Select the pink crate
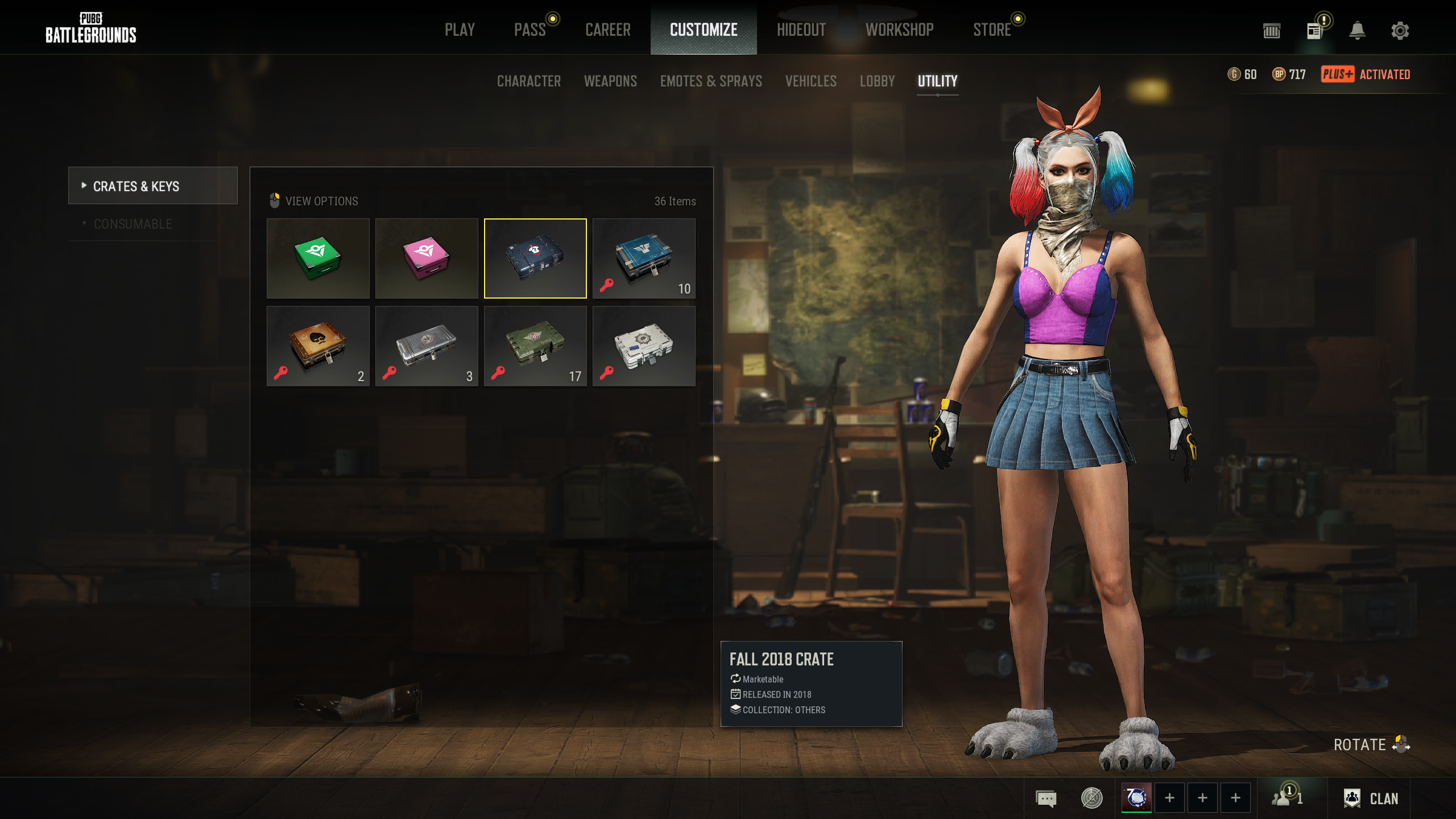This screenshot has height=819, width=1456. [427, 258]
